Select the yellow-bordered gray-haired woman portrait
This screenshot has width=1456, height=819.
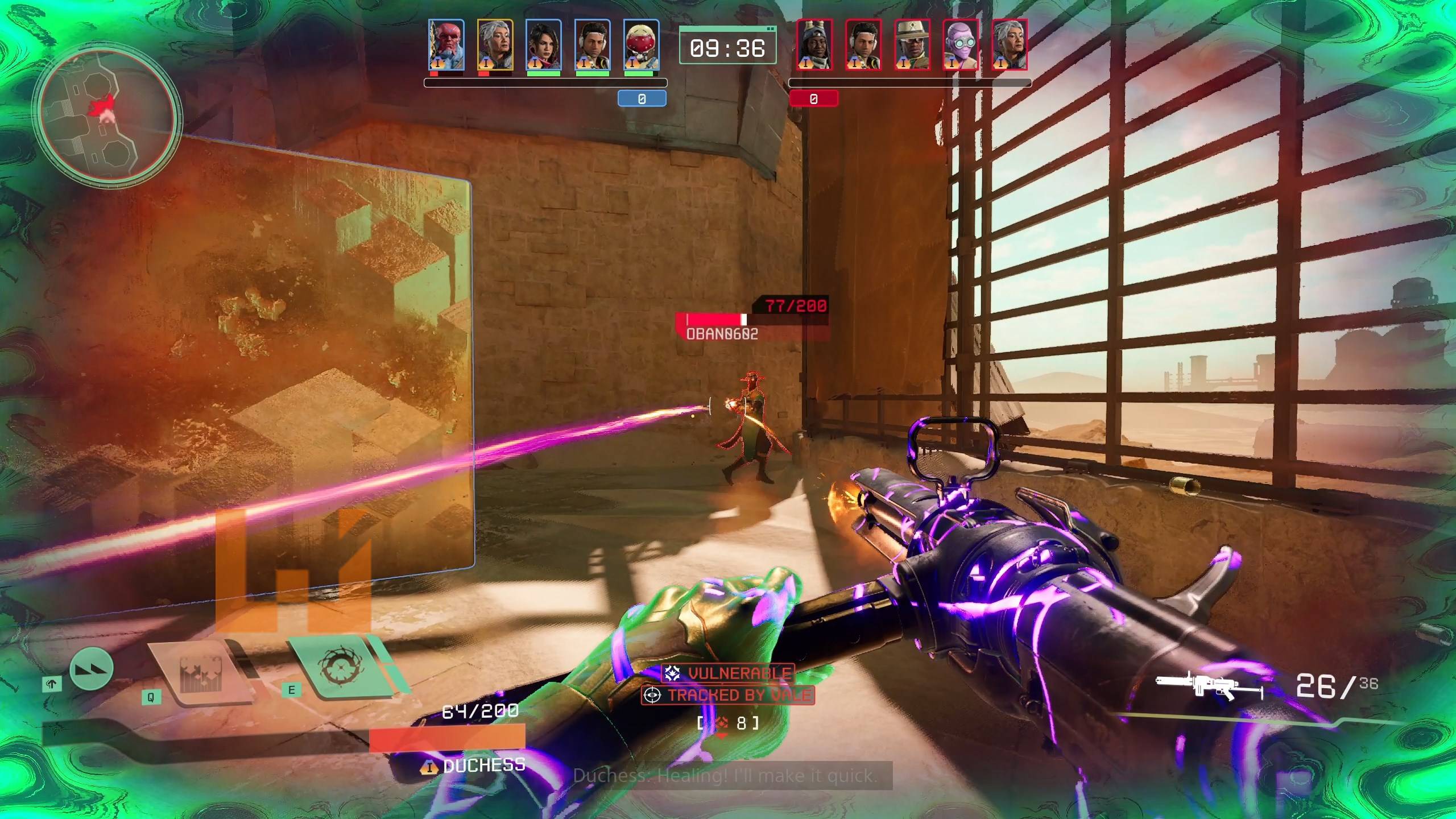(x=495, y=44)
